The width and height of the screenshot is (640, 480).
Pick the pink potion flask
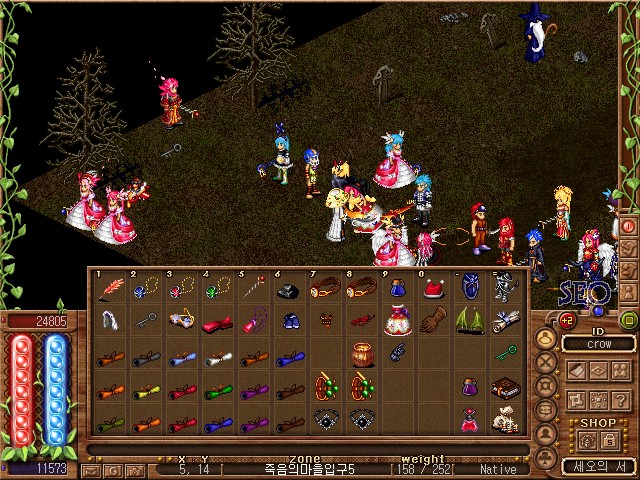click(468, 420)
